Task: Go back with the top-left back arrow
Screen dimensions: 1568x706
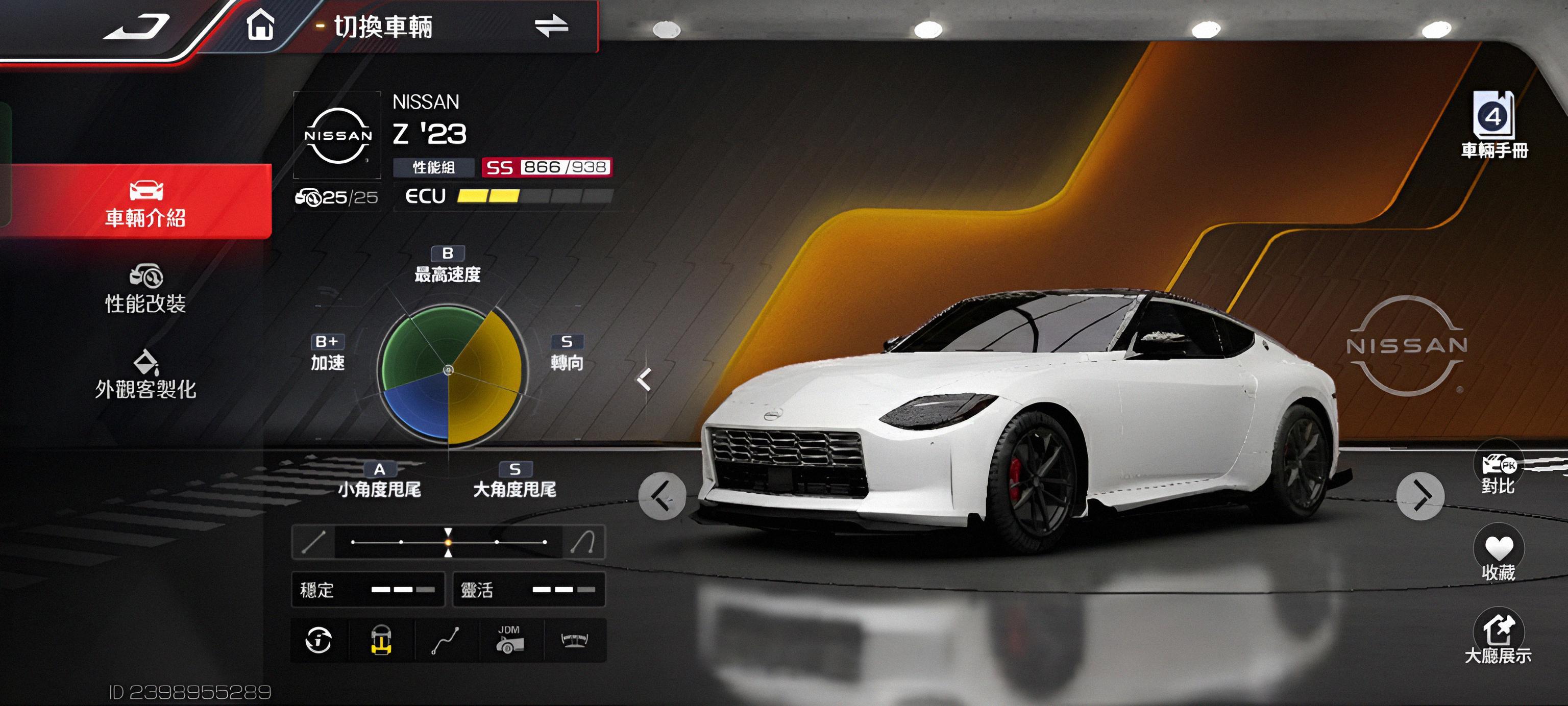Action: click(x=137, y=28)
